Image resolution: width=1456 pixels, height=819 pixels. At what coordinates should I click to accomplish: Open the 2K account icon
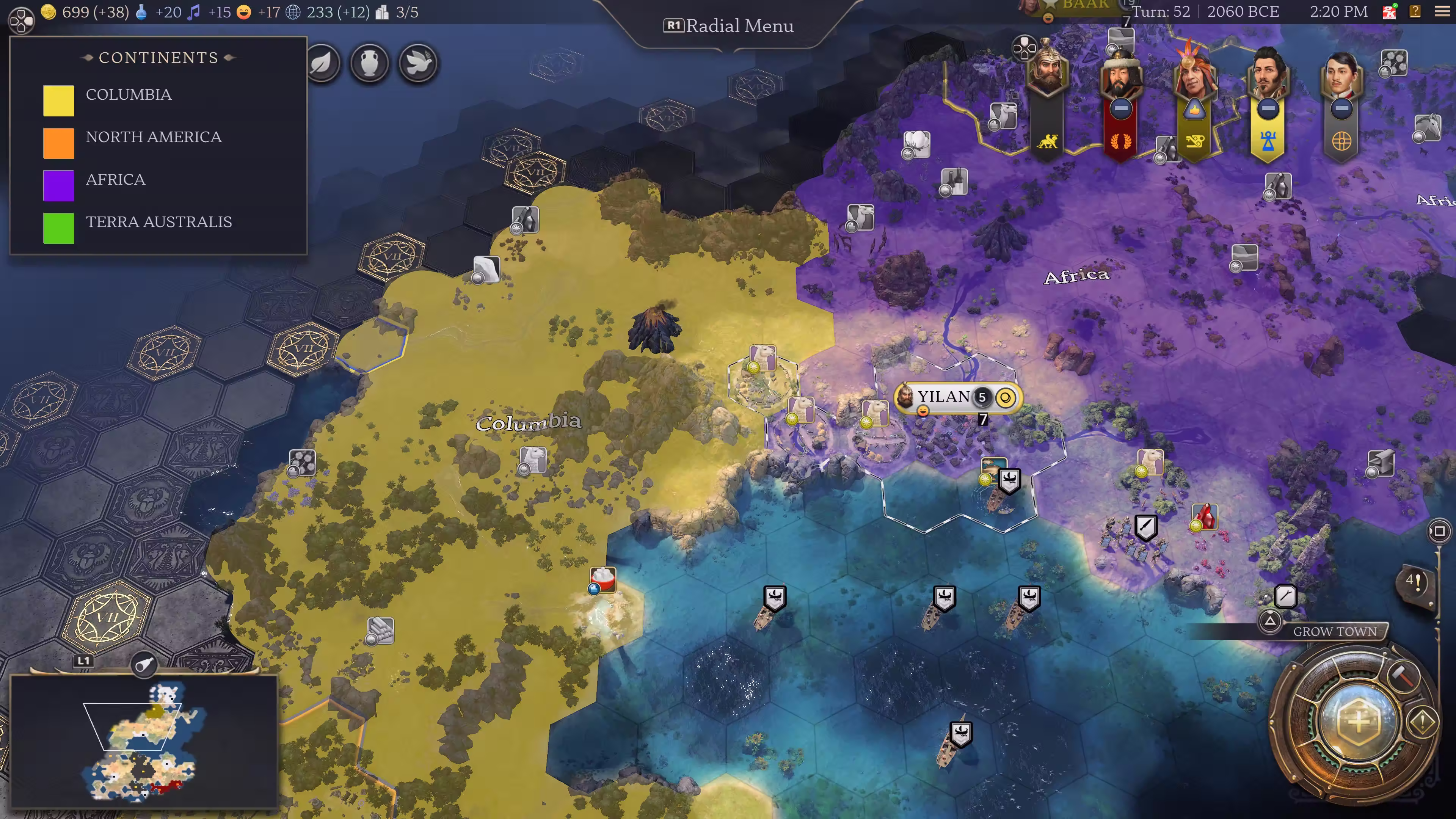(x=1389, y=11)
